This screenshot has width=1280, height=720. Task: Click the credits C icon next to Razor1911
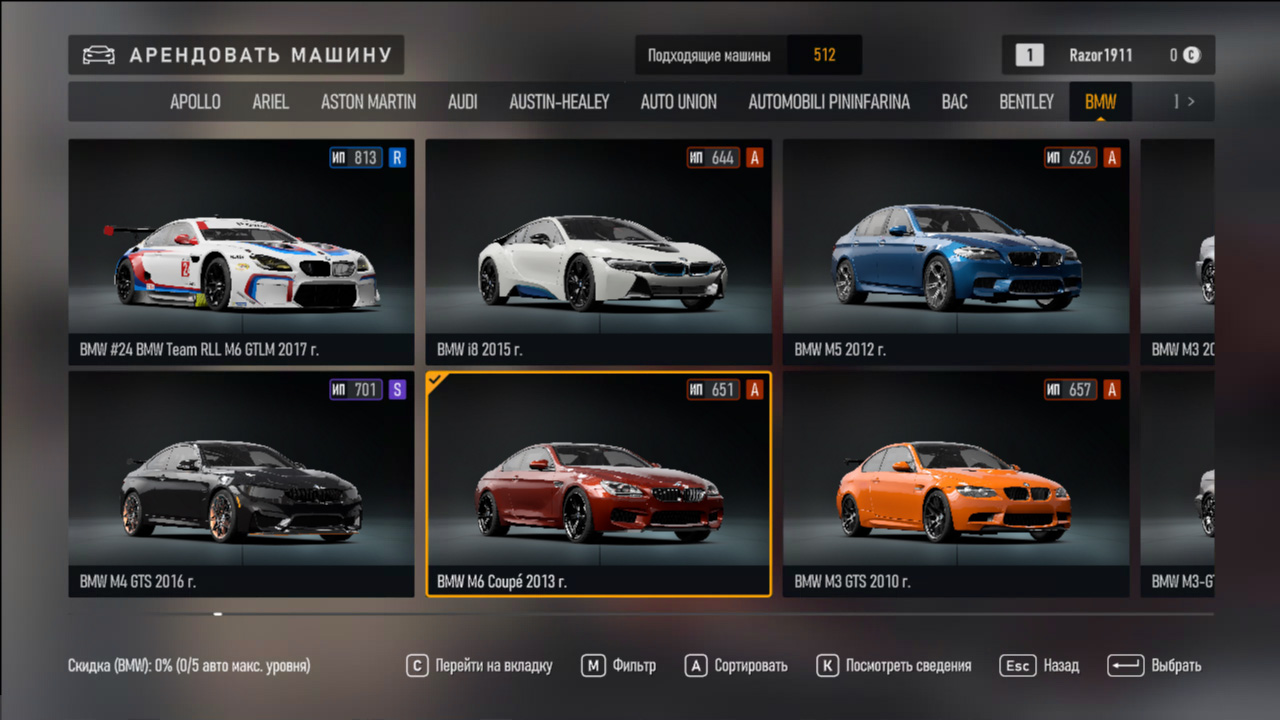[1190, 55]
